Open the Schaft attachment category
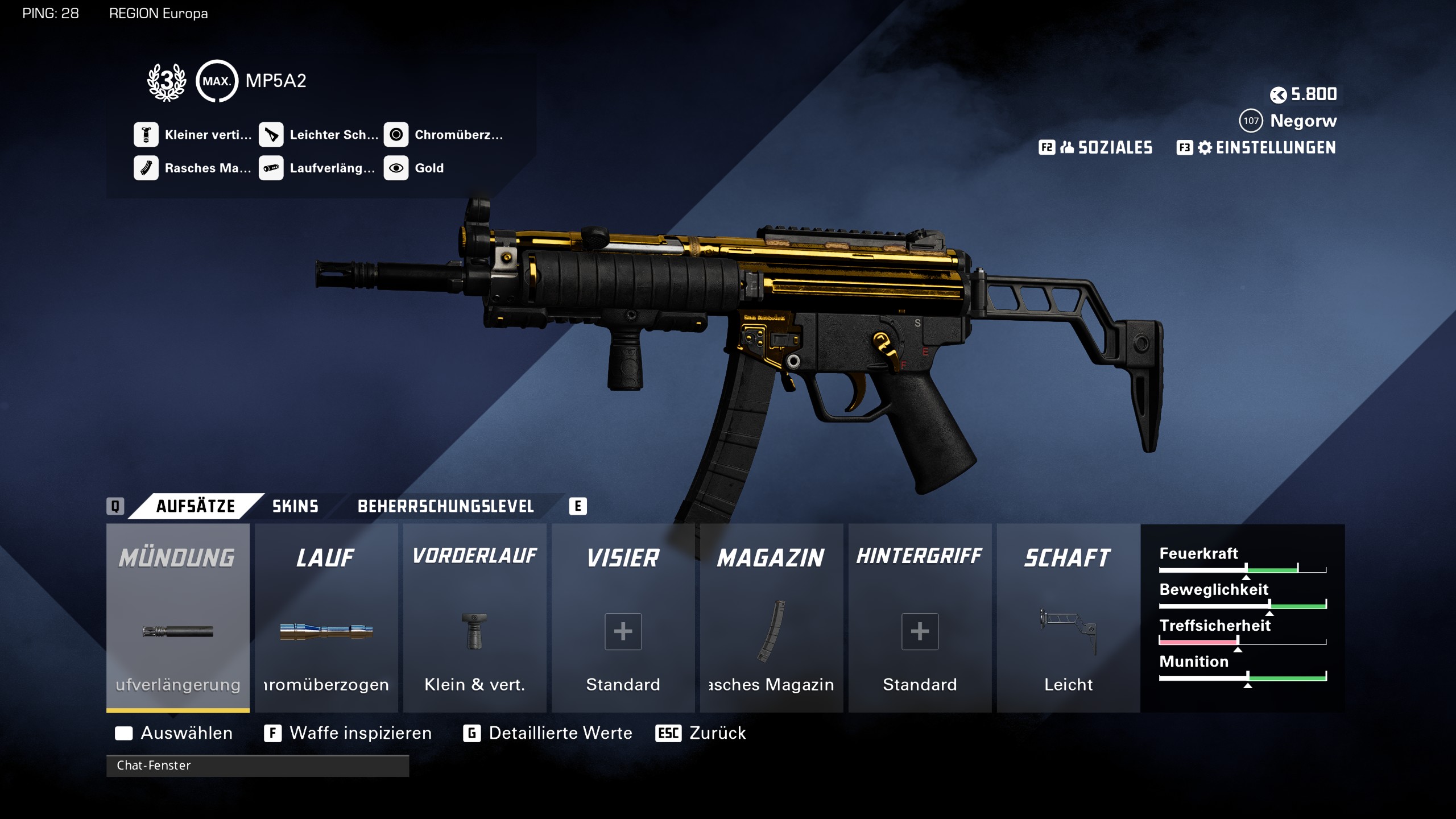This screenshot has width=1456, height=819. pyautogui.click(x=1068, y=557)
